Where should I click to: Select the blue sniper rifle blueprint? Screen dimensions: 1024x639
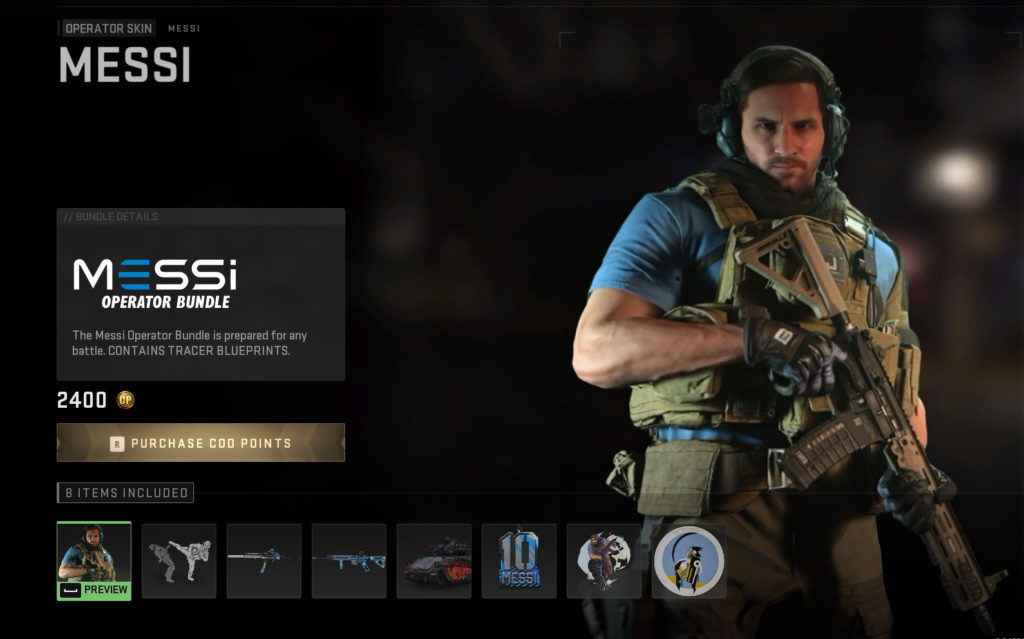pyautogui.click(x=264, y=560)
